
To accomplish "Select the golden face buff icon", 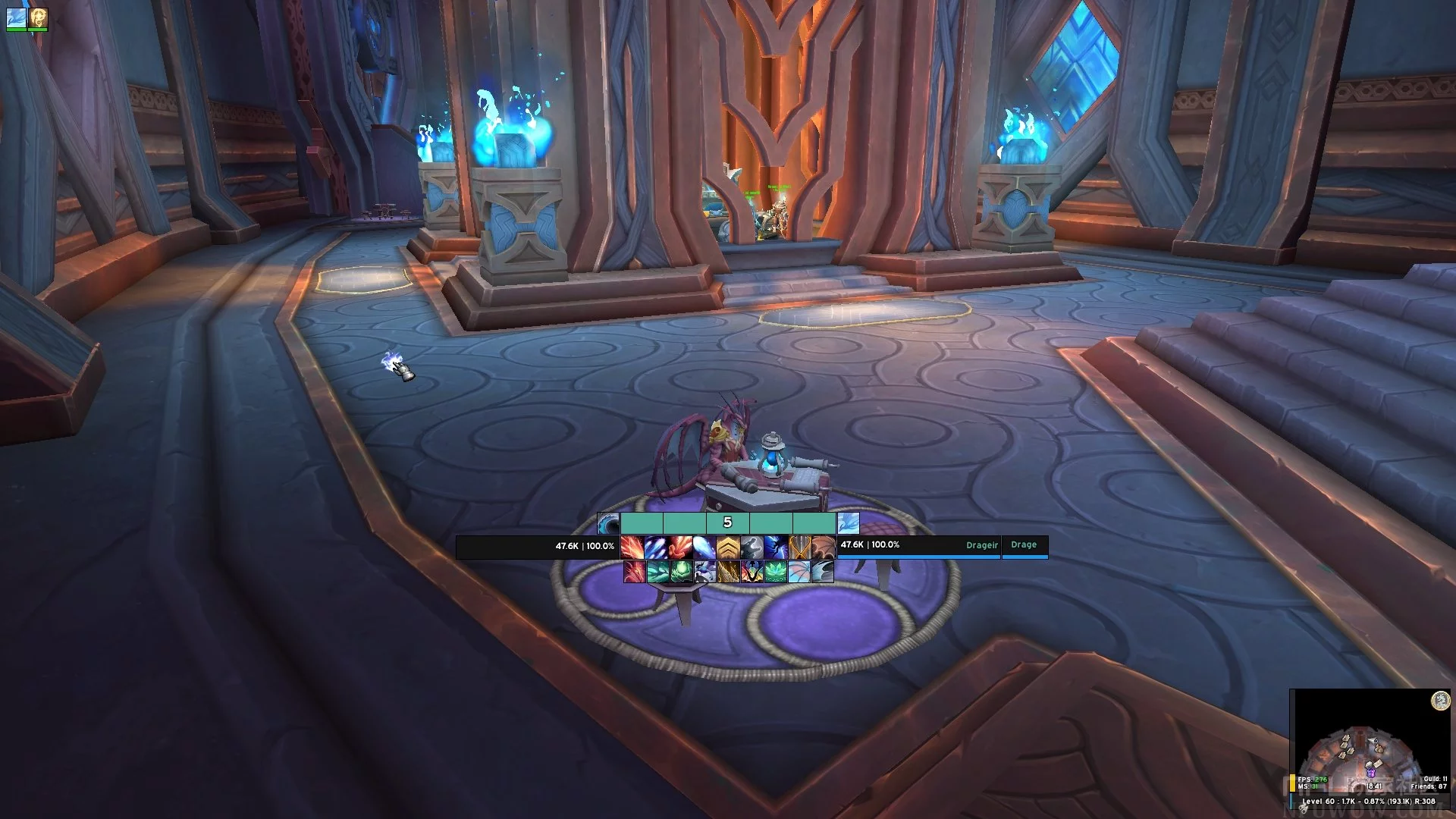I will click(38, 17).
